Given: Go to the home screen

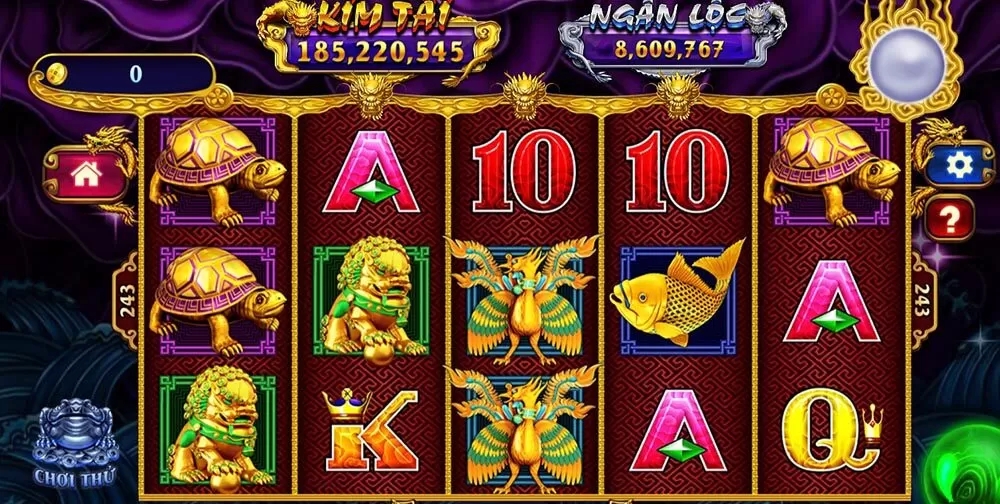Looking at the screenshot, I should pos(86,174).
